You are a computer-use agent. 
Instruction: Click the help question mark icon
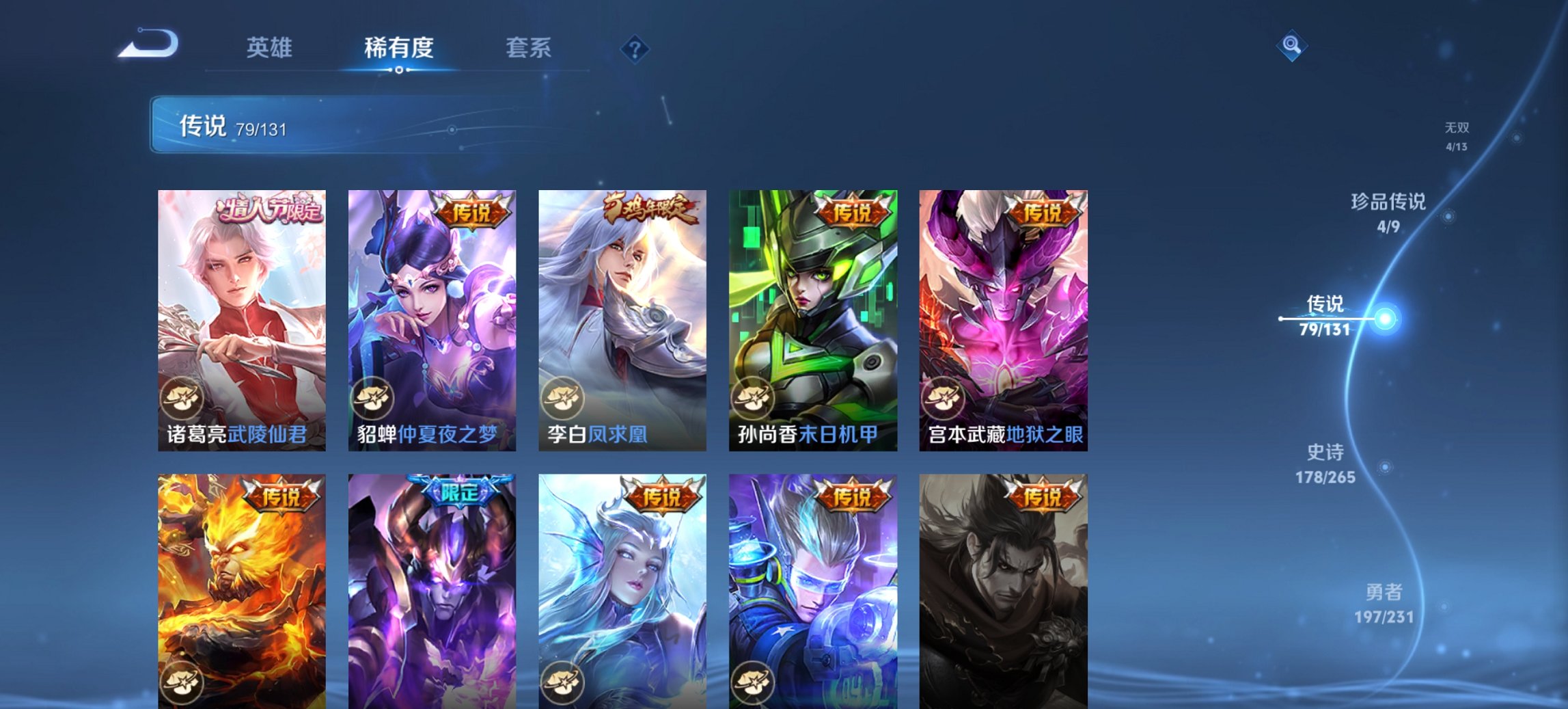pos(635,48)
